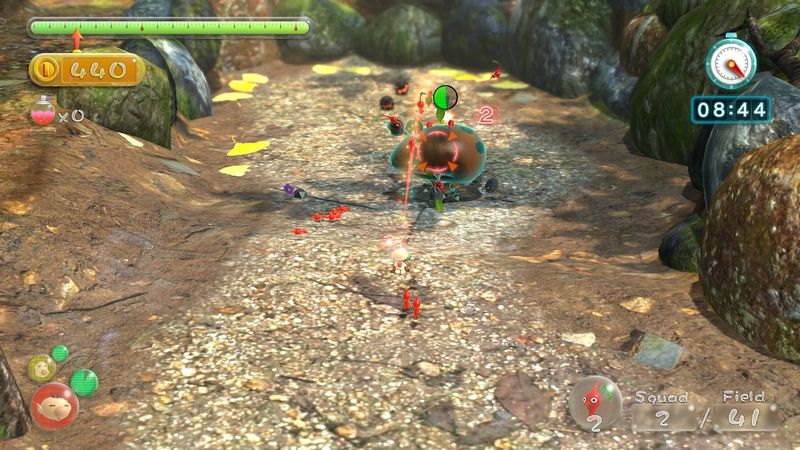Use the ultra-spicy spray bottle icon
The image size is (800, 450).
click(x=43, y=111)
